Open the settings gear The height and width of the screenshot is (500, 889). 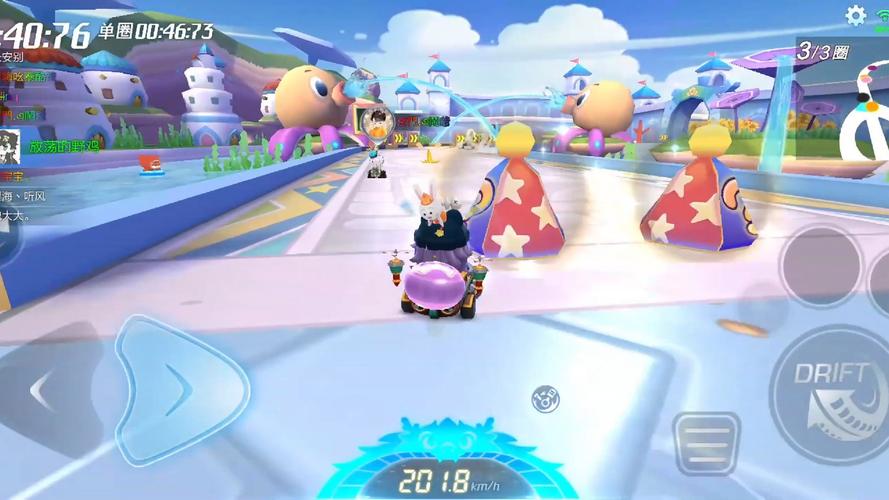click(x=855, y=15)
